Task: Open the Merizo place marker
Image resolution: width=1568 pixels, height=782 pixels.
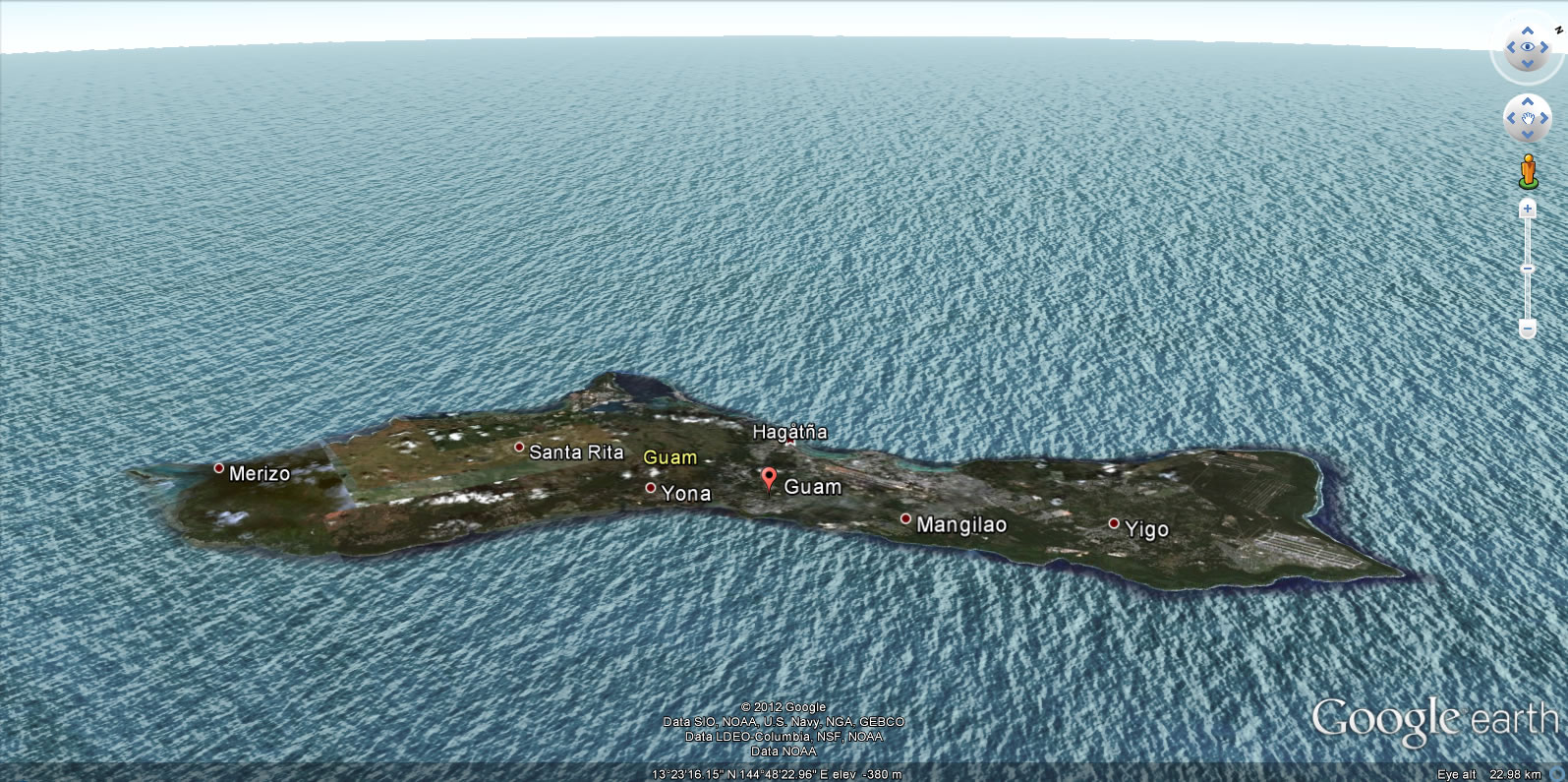Action: pos(219,468)
